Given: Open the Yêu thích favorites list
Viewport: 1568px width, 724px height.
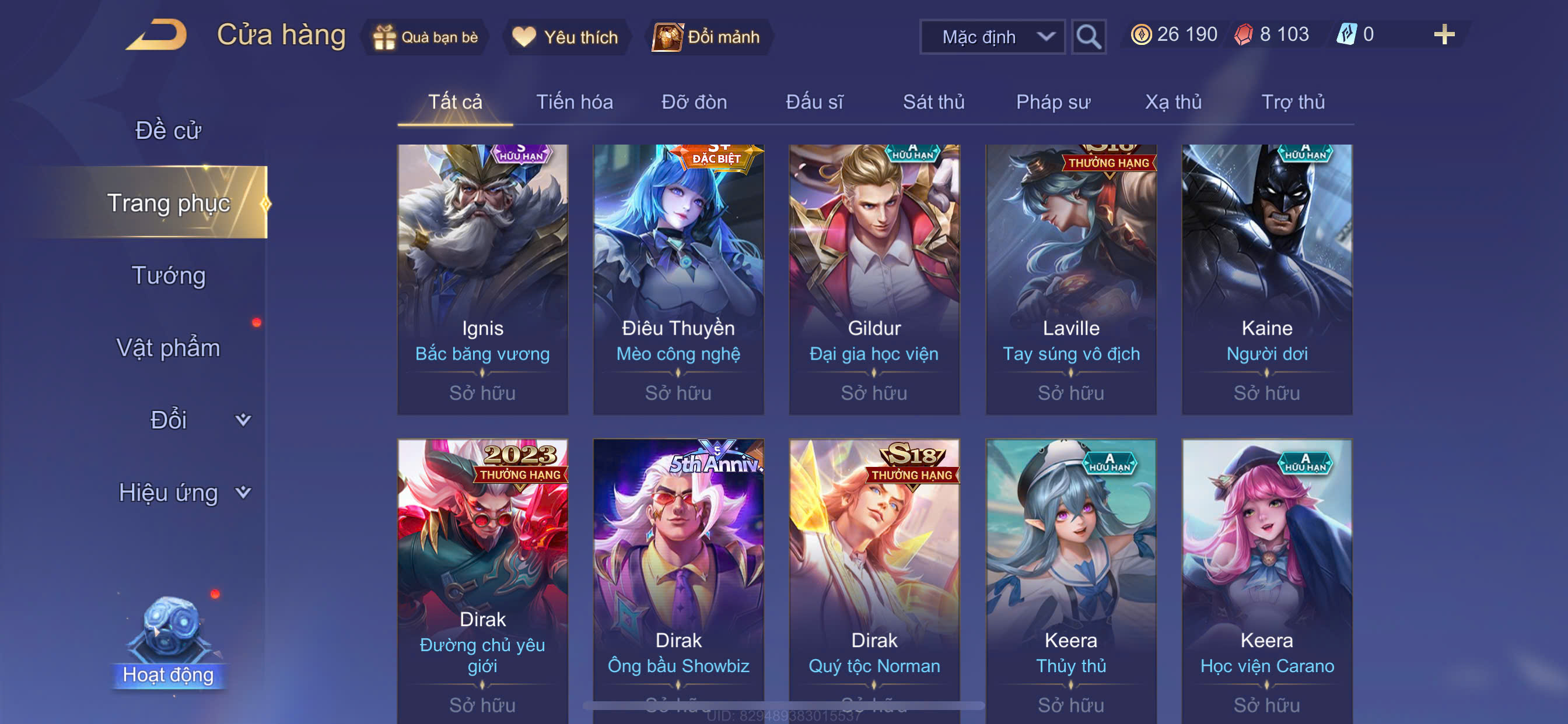Looking at the screenshot, I should point(565,37).
